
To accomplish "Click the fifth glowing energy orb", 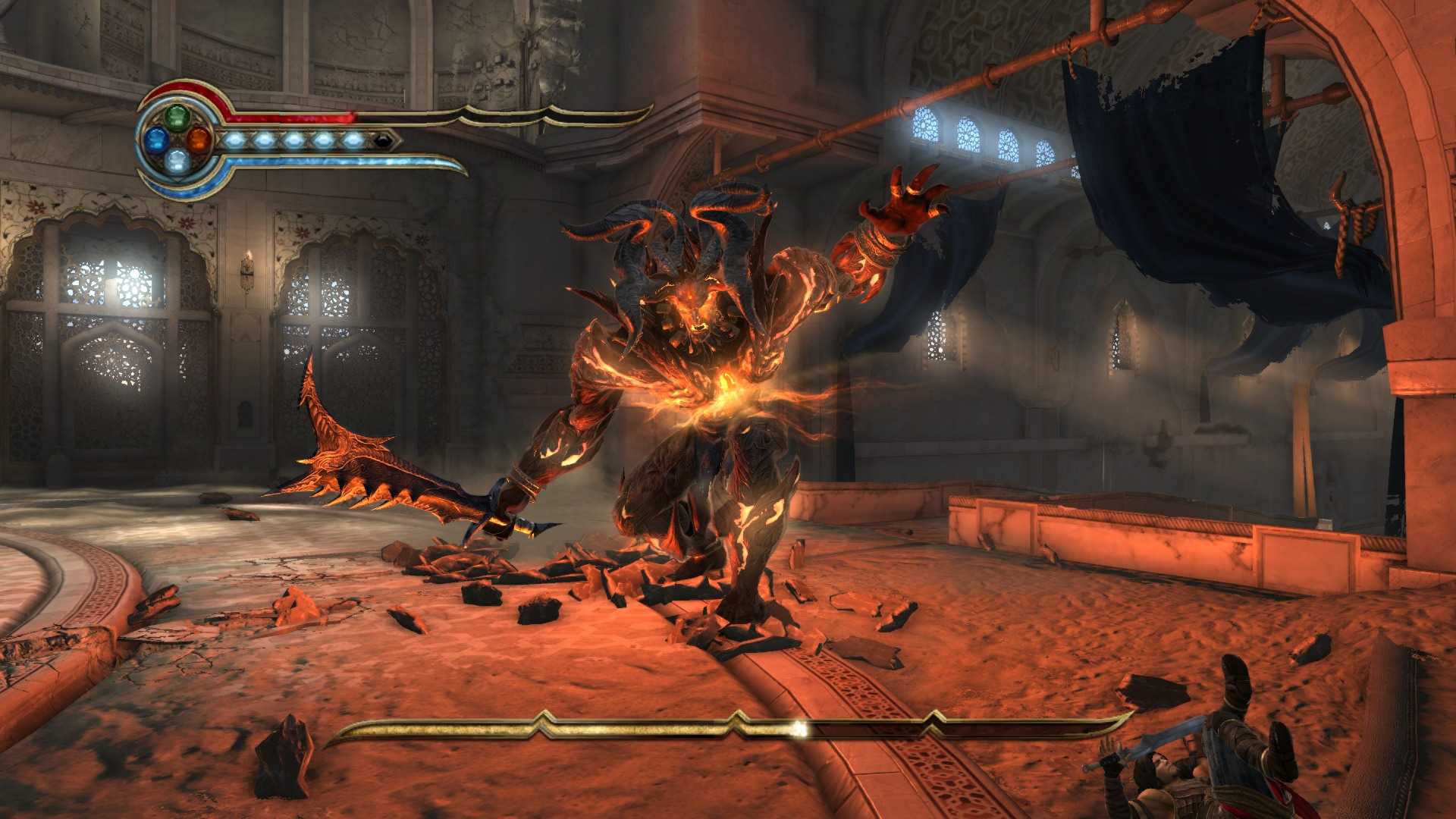I will [x=352, y=141].
